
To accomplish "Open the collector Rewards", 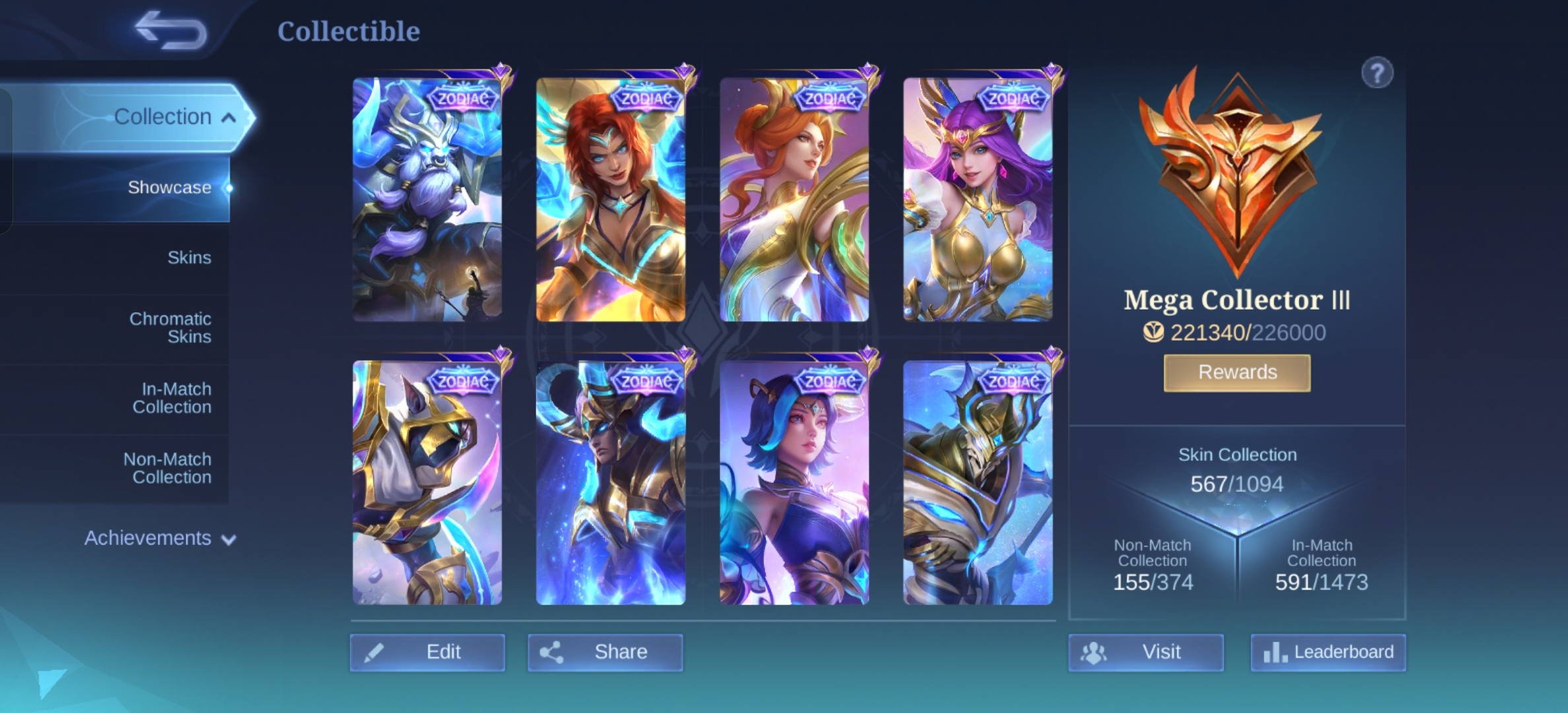I will tap(1237, 372).
